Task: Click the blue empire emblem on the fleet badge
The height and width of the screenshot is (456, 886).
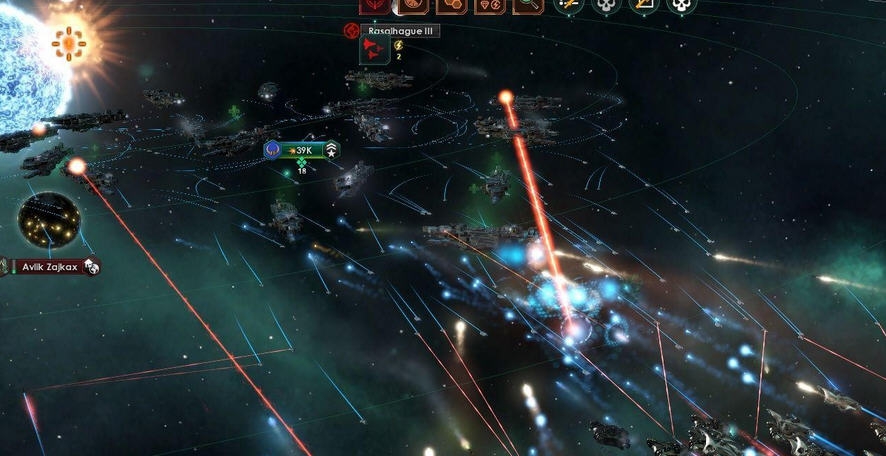Action: pyautogui.click(x=272, y=150)
